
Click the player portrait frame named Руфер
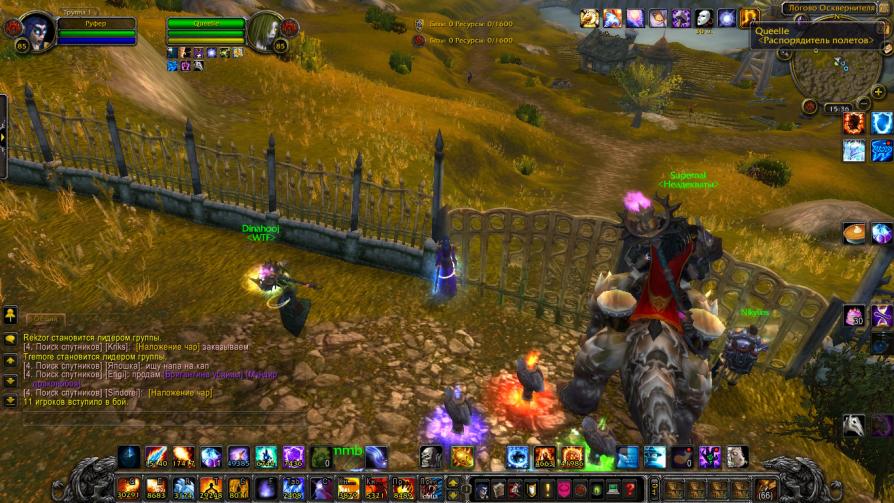[36, 31]
